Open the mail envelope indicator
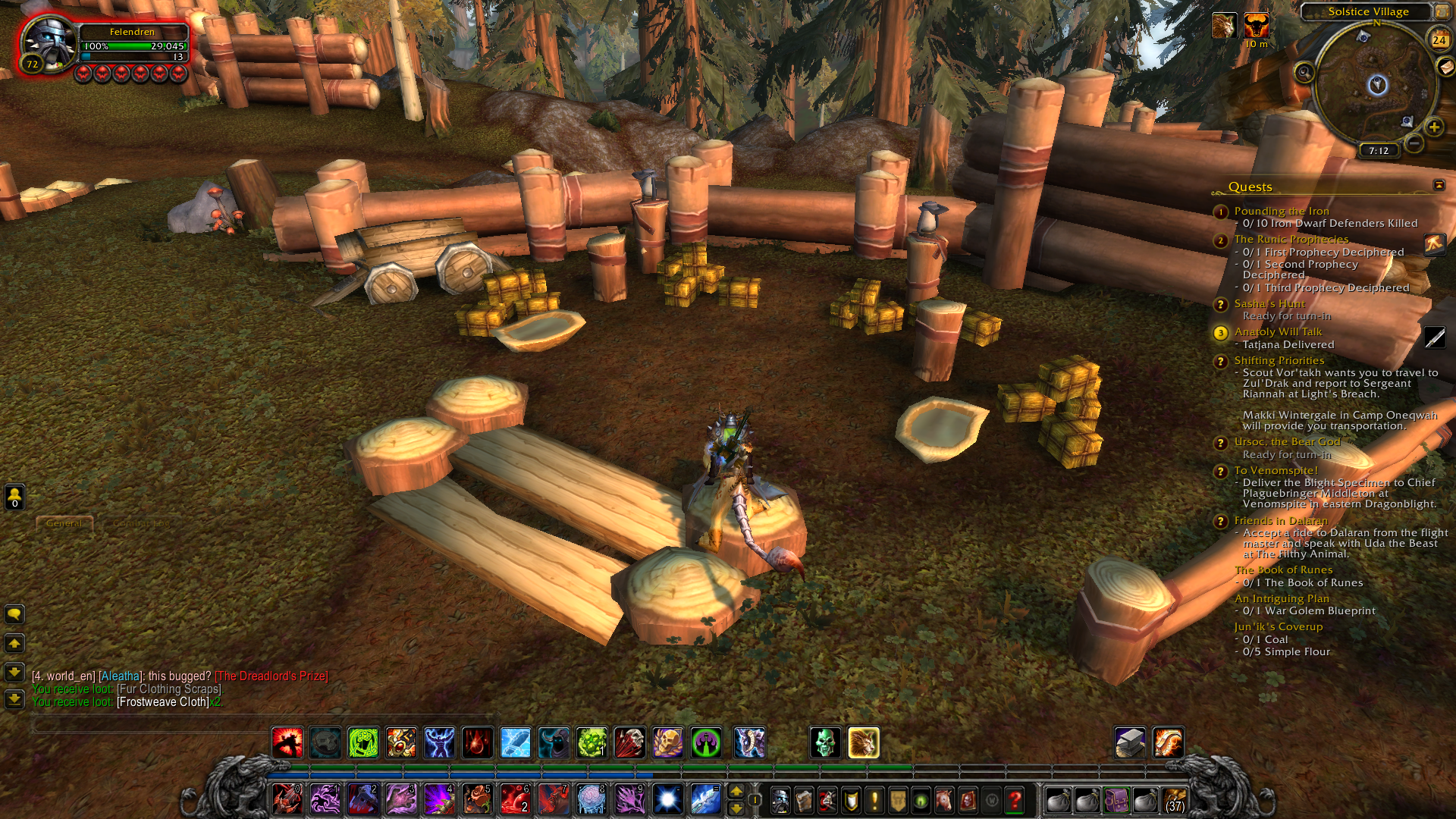This screenshot has height=819, width=1456. pos(1445,67)
